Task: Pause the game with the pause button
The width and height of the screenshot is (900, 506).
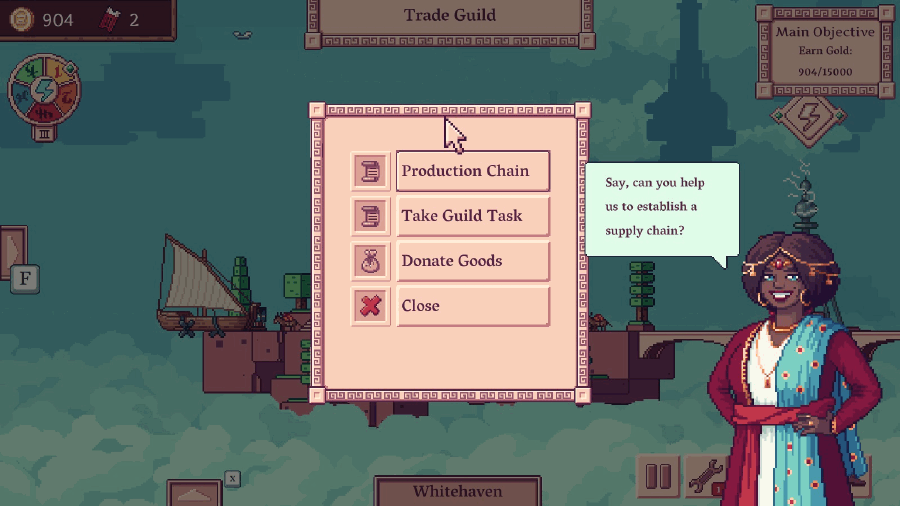Action: [x=658, y=477]
